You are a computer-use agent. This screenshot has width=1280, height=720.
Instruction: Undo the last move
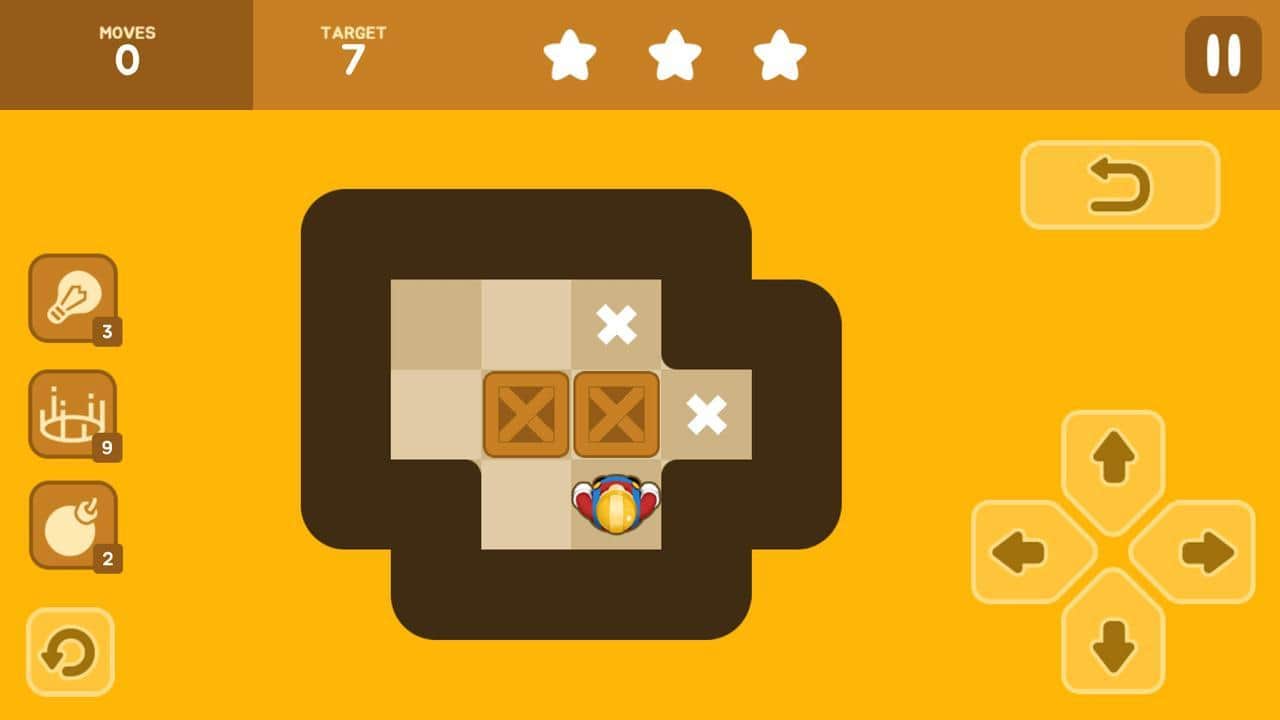coord(1120,185)
